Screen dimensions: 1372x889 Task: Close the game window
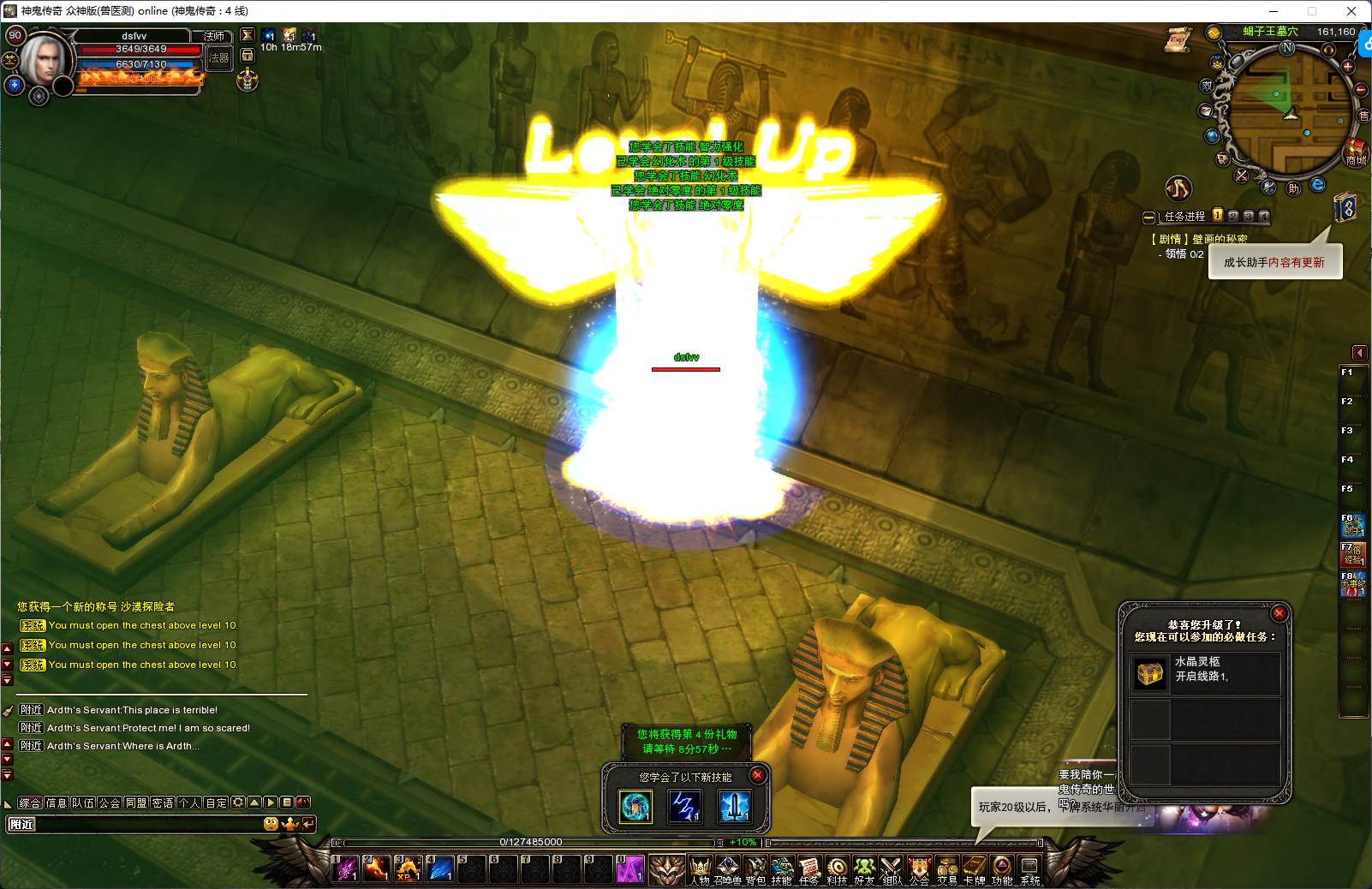(x=1351, y=11)
